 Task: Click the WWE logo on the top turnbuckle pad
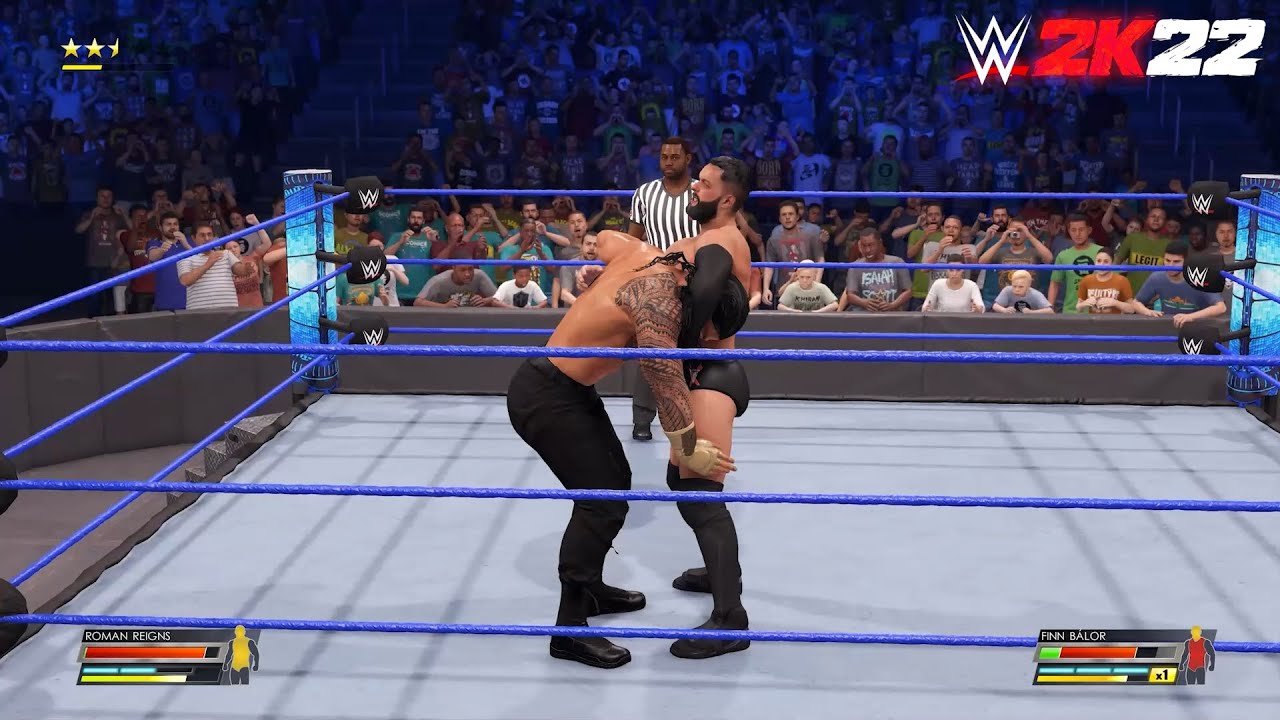click(368, 196)
